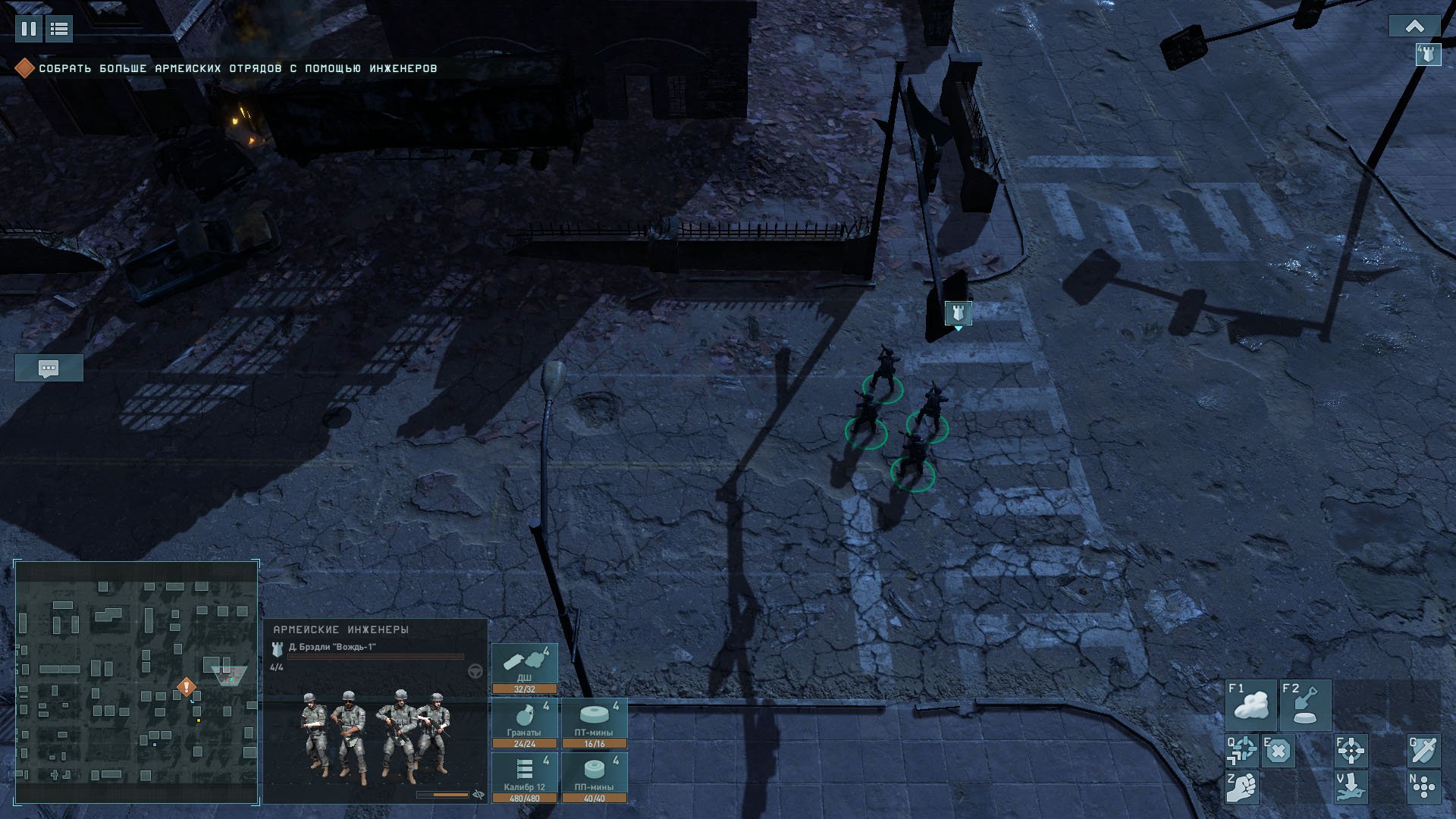The width and height of the screenshot is (1456, 819).
Task: Use the Q attack-move crosshair command
Action: (x=1242, y=750)
